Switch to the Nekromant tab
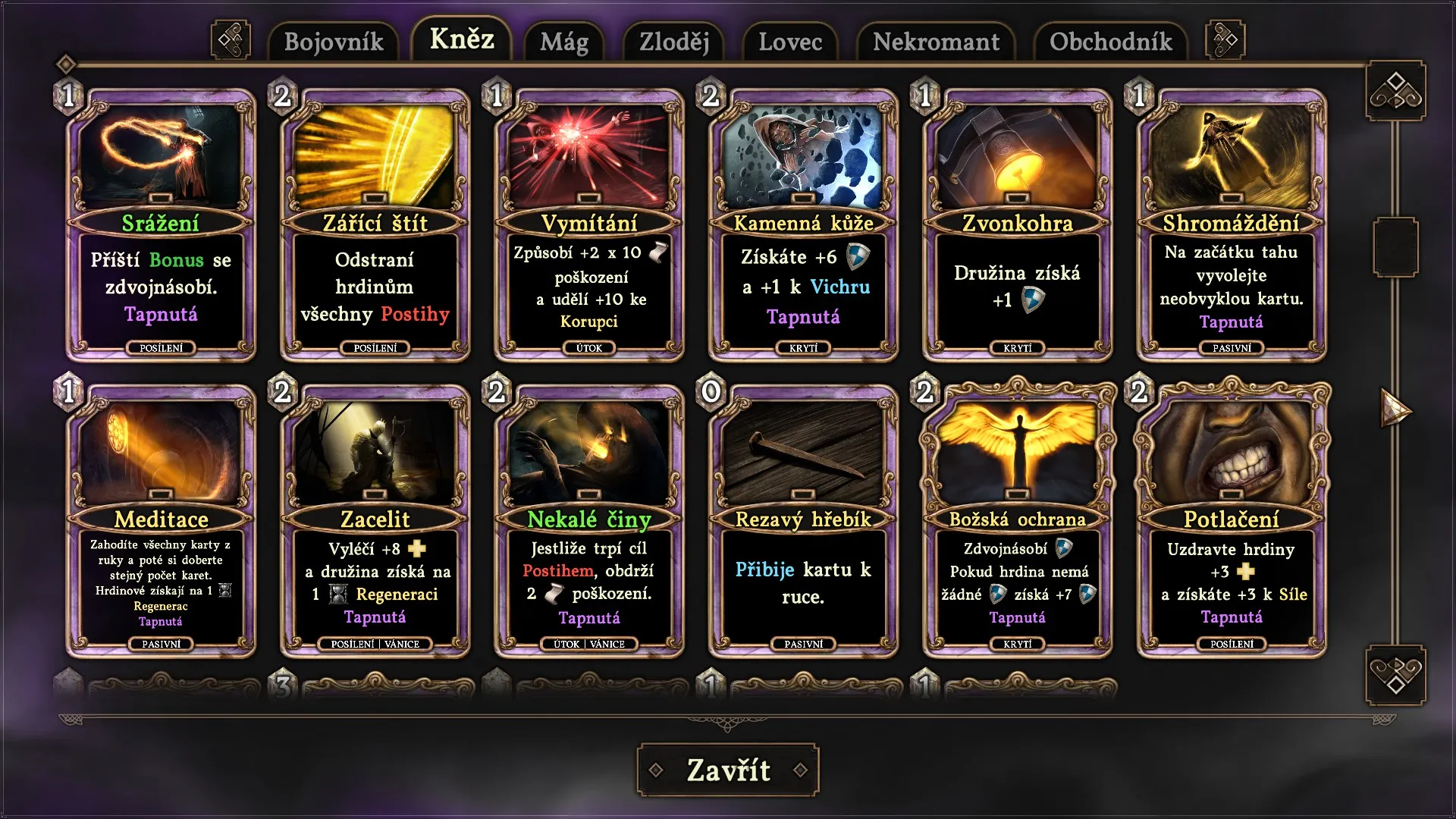 936,42
